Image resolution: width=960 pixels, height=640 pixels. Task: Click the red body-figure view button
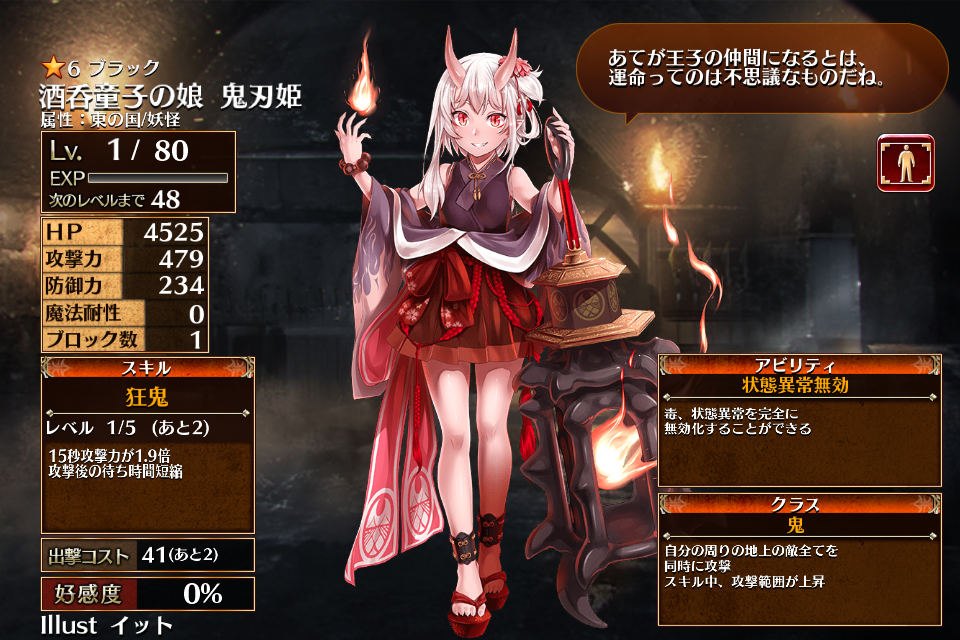coord(906,163)
